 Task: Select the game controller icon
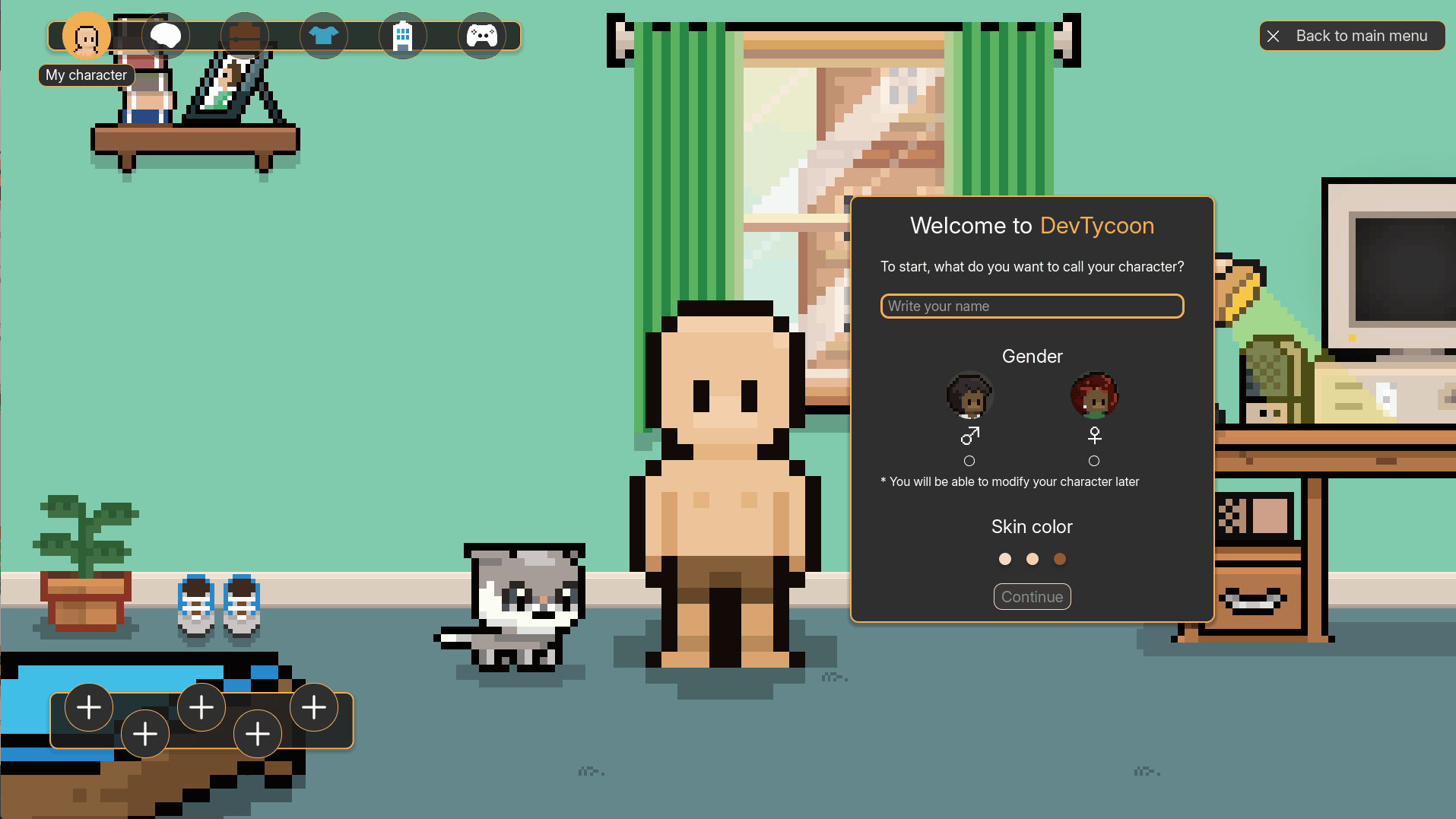click(484, 35)
